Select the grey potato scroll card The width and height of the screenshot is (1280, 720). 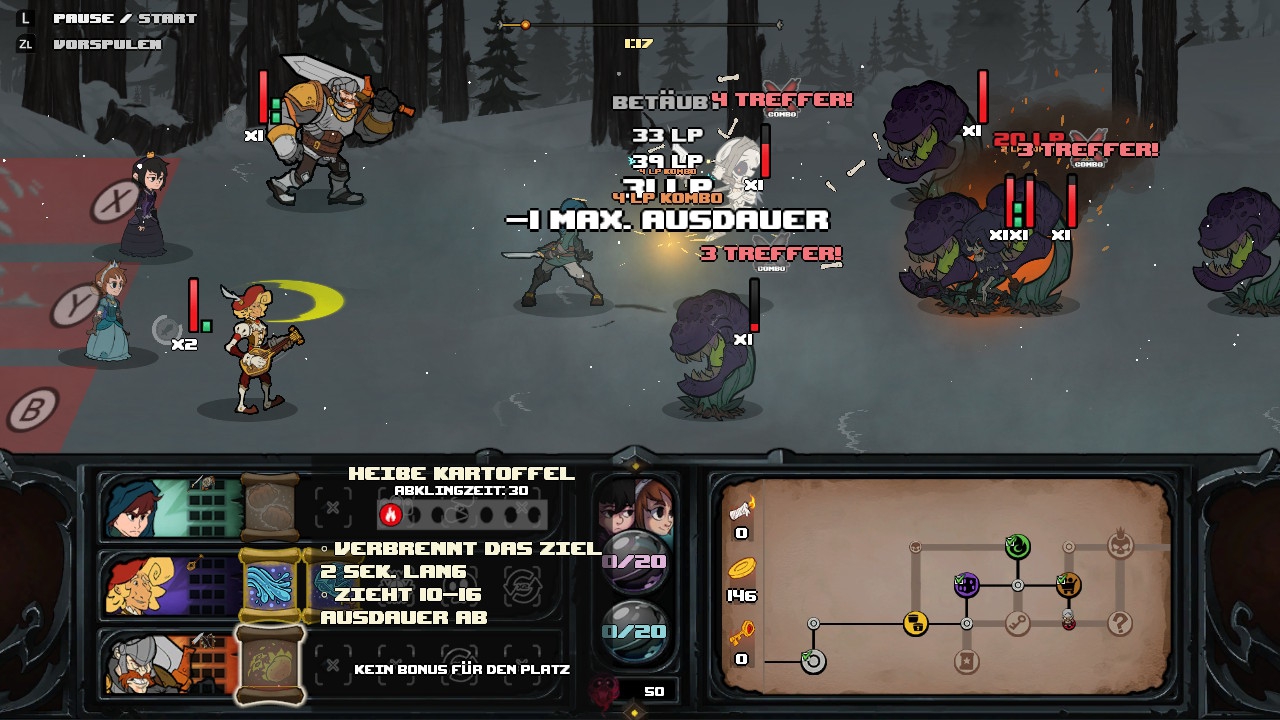[270, 508]
